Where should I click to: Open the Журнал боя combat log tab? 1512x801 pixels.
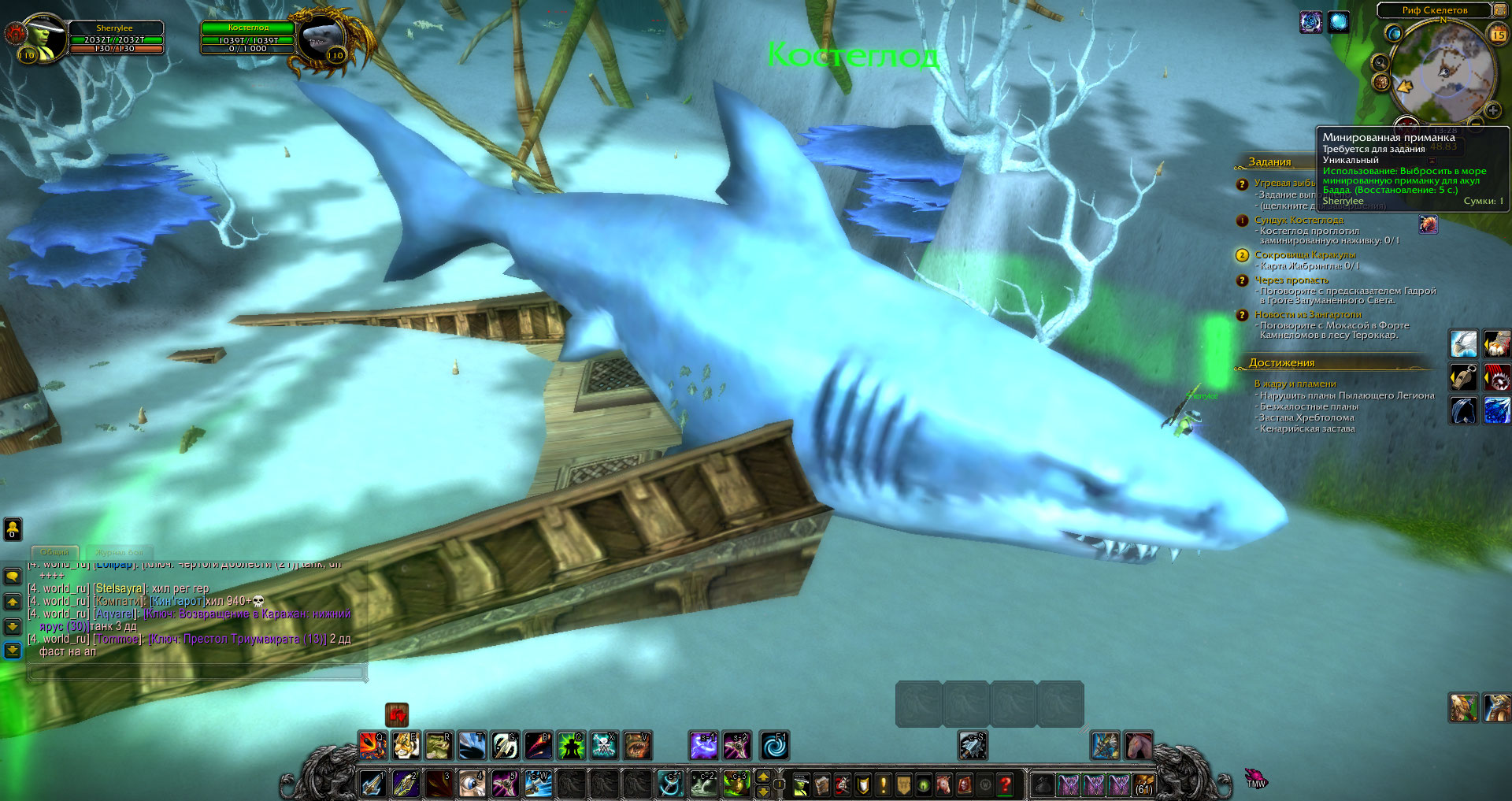(119, 552)
